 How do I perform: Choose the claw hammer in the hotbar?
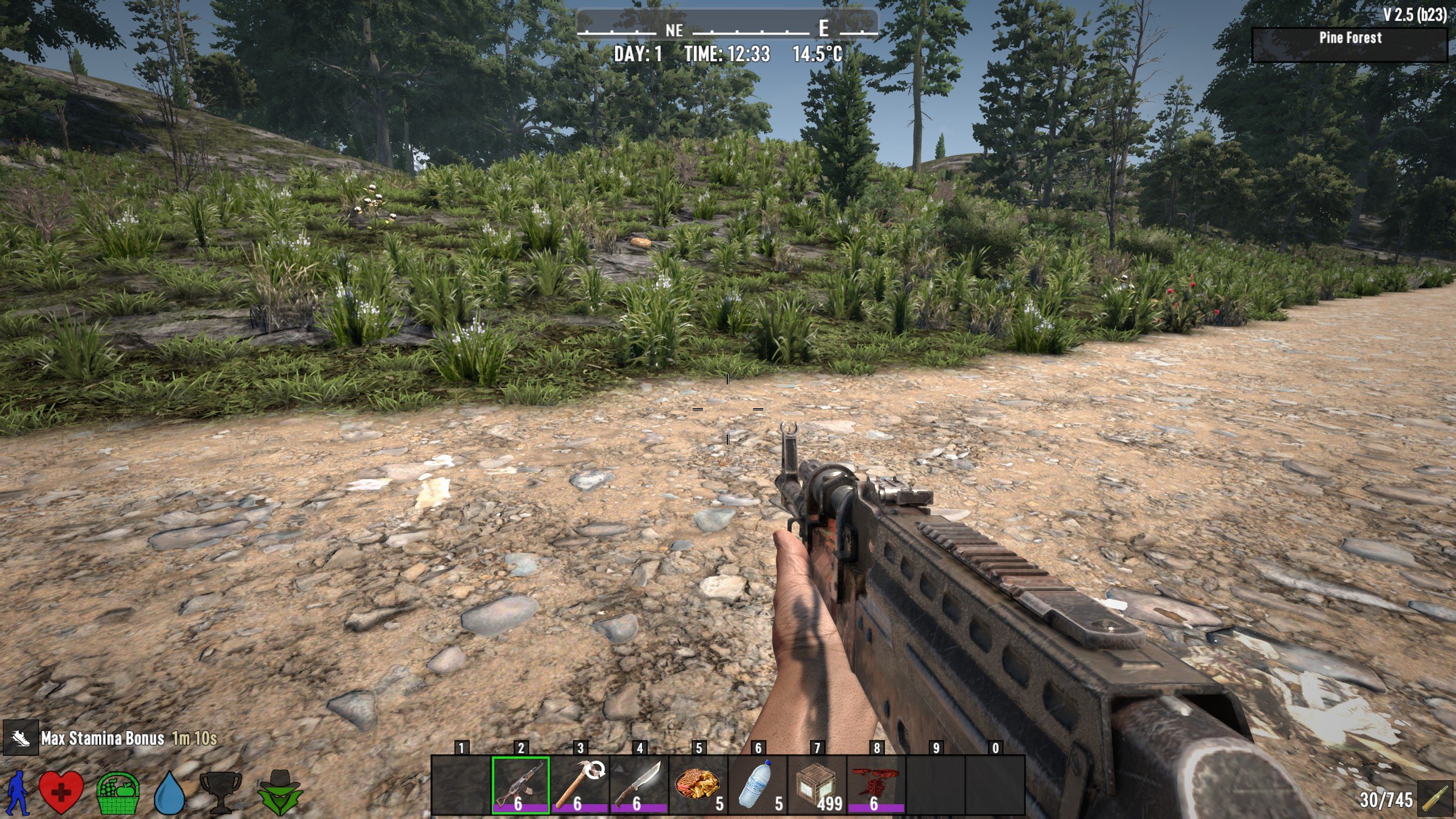click(580, 785)
